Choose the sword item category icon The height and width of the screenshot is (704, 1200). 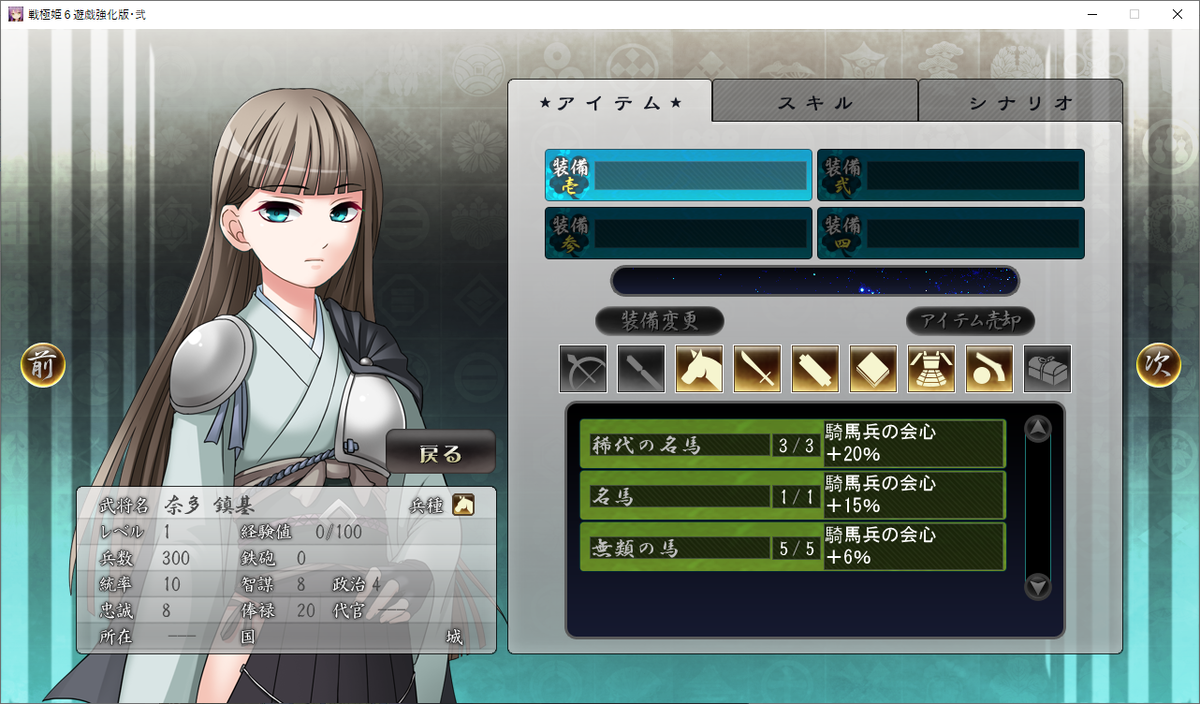[x=757, y=369]
